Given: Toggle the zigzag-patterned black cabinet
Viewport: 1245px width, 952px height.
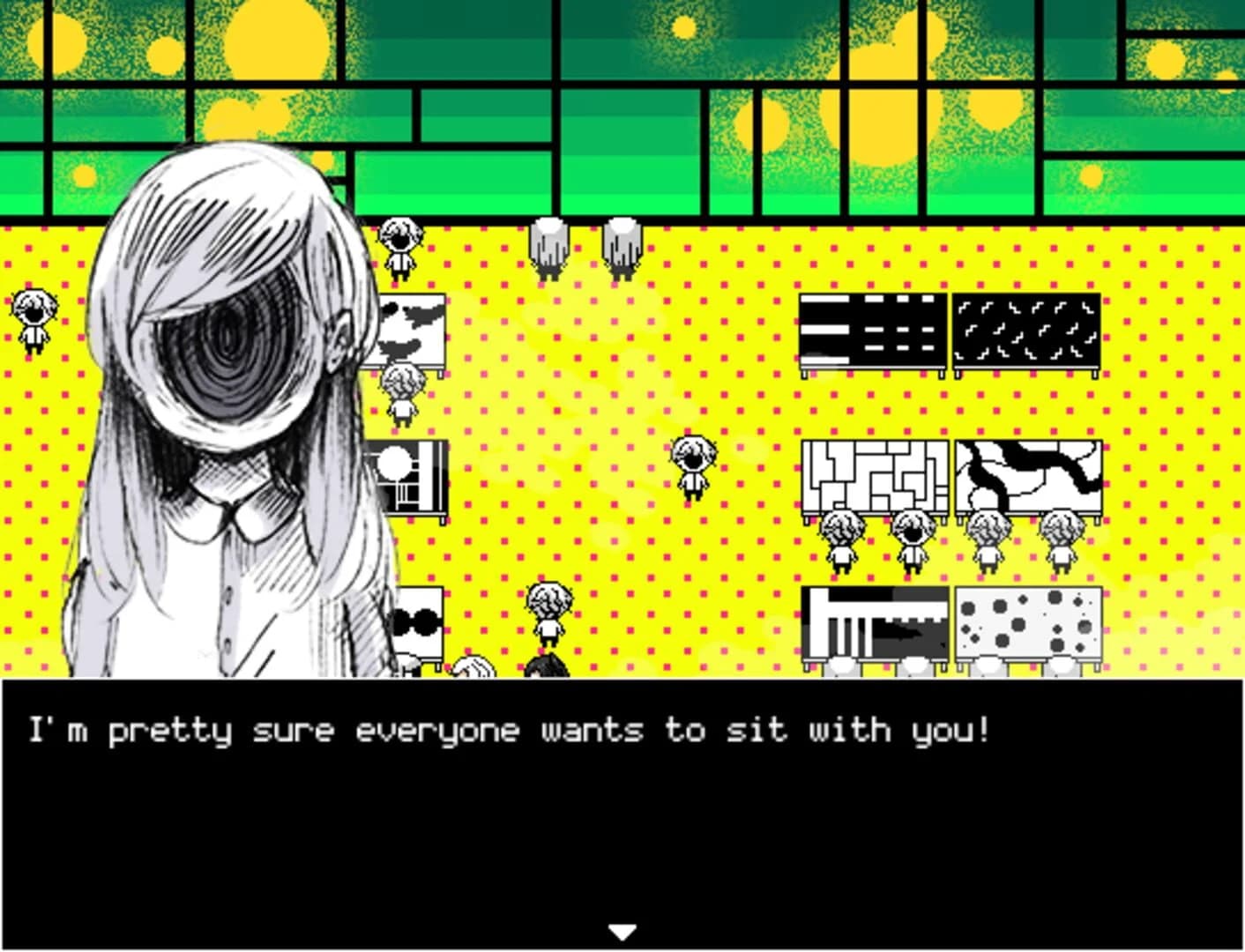Looking at the screenshot, I should 1027,331.
